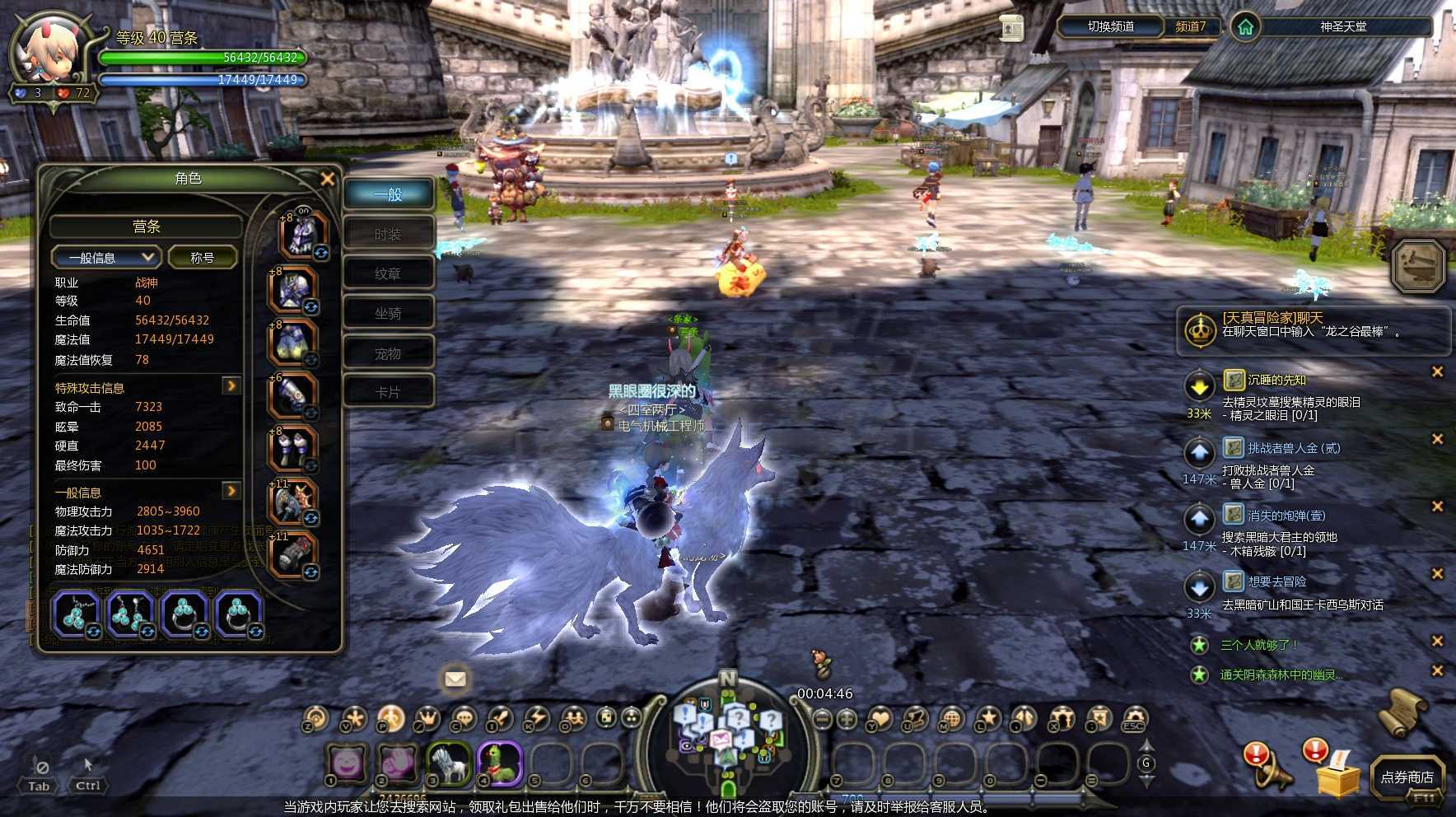Open the 一般信息 dropdown
Screen dimensions: 1456x817
(x=105, y=258)
